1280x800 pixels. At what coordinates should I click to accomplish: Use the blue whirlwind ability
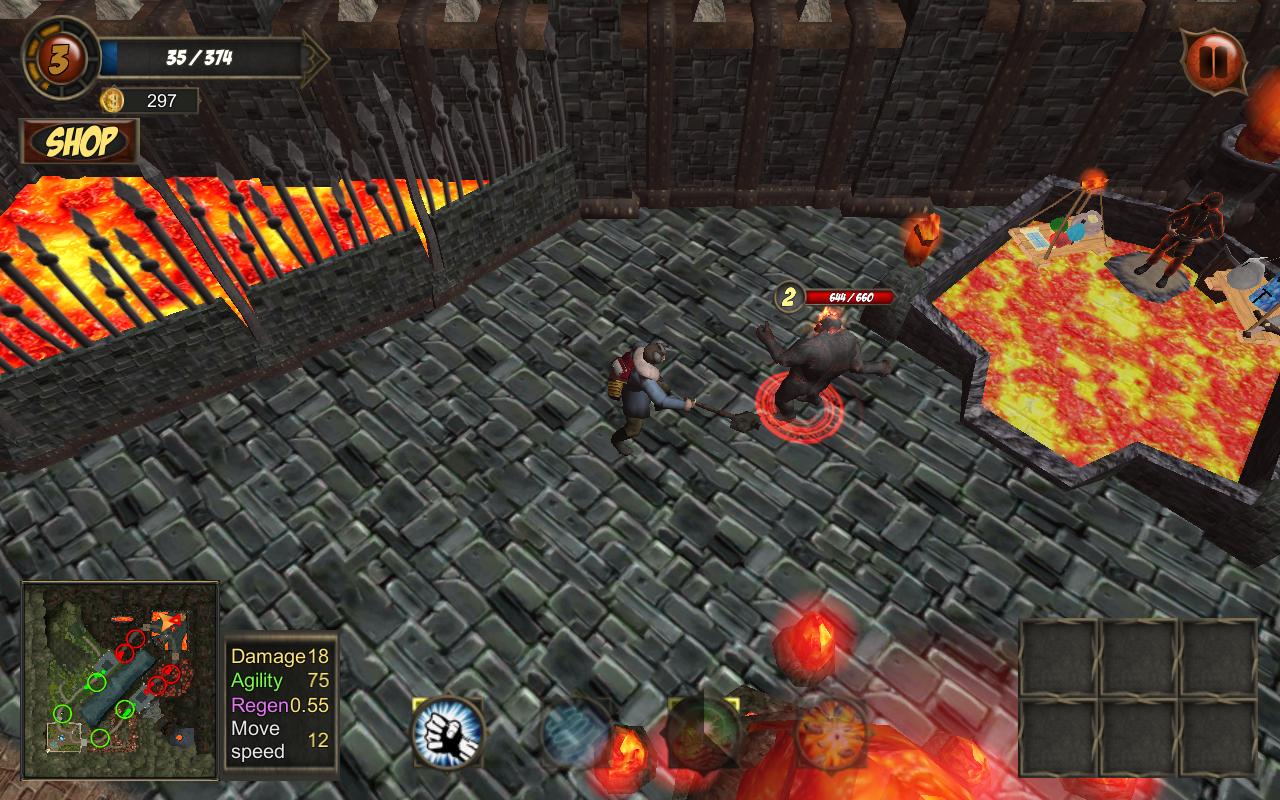click(576, 734)
